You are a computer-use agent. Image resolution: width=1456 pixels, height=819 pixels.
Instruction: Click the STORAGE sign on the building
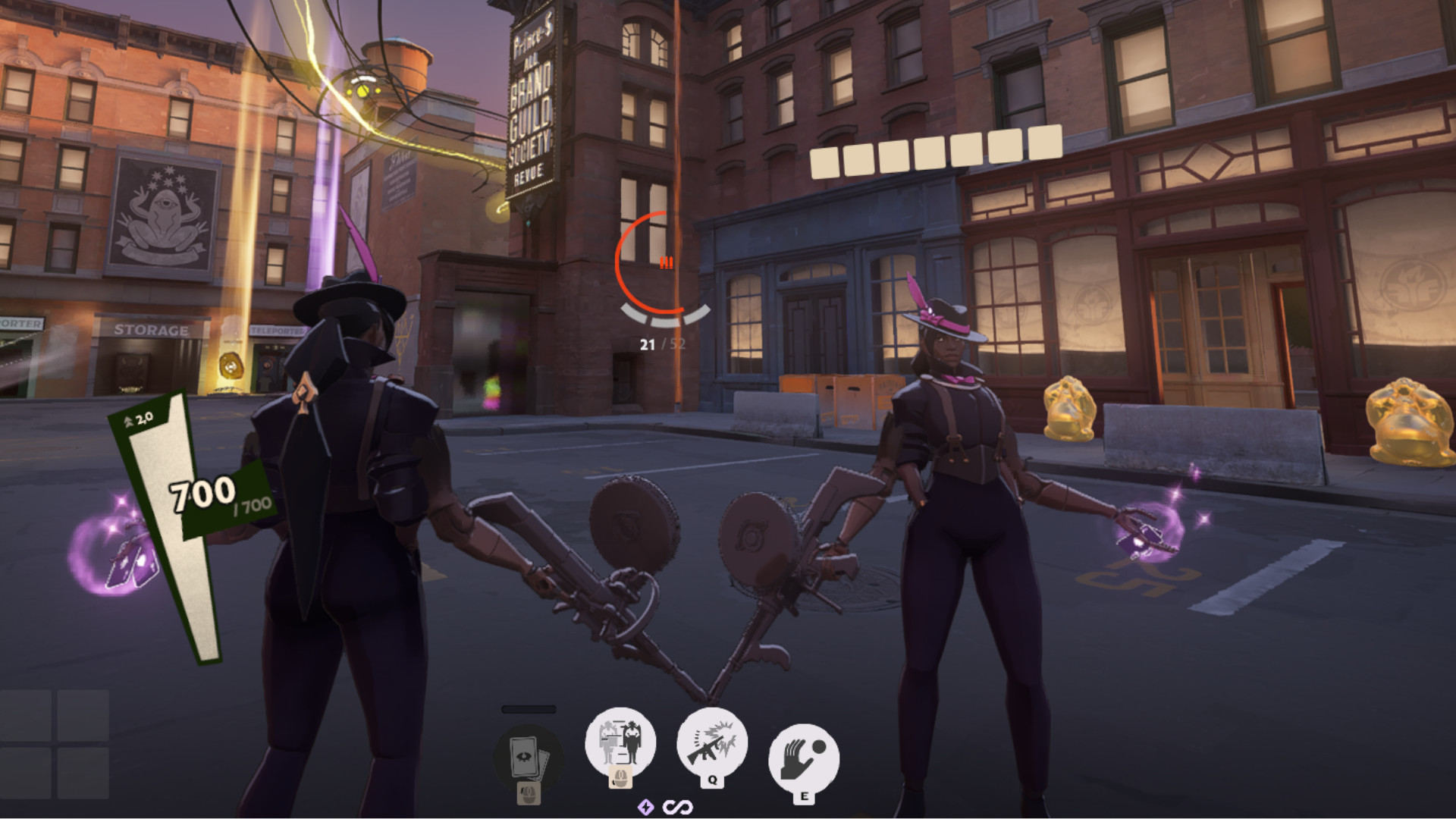[x=152, y=330]
